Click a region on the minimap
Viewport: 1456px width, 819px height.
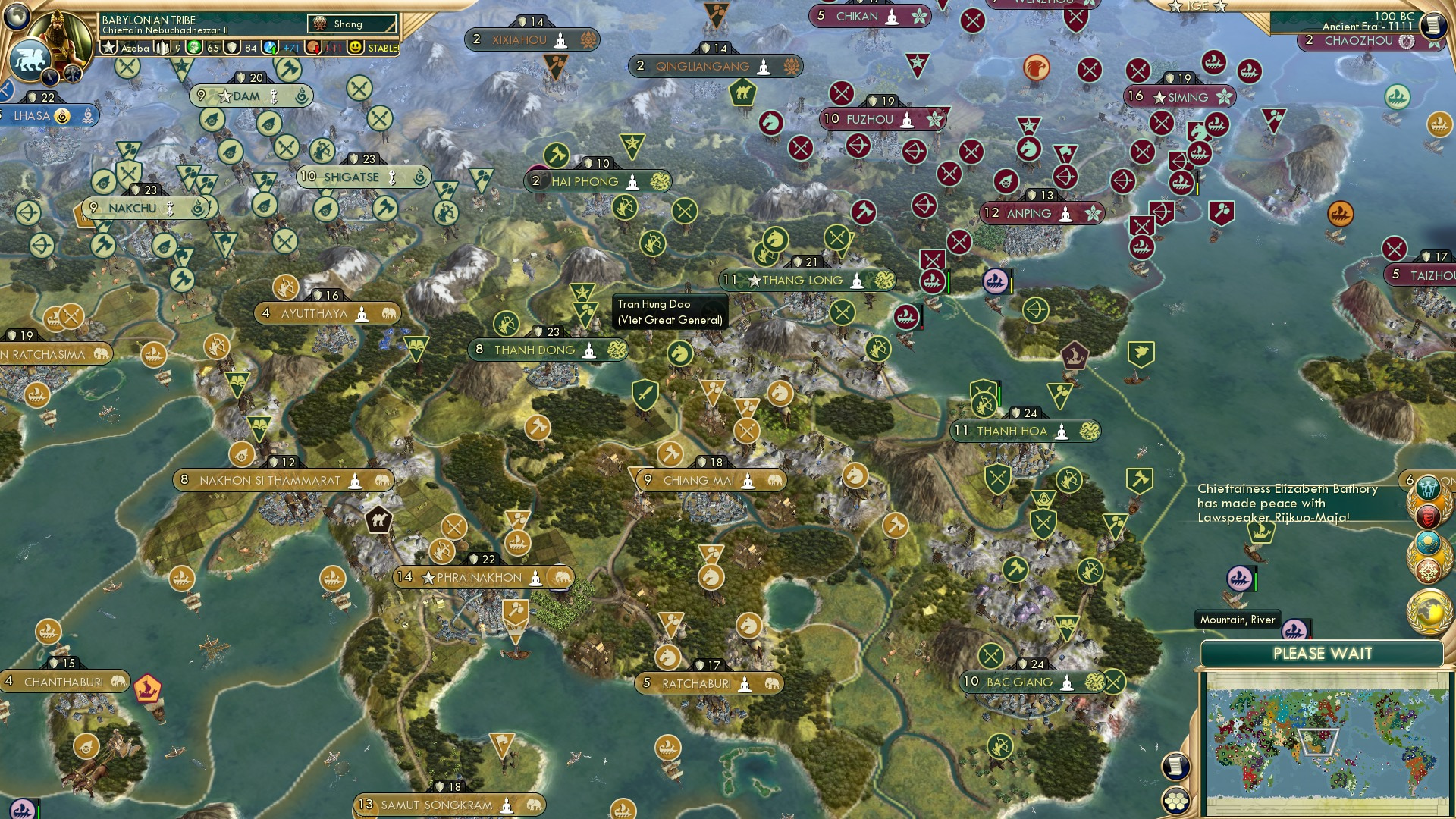(x=1327, y=743)
